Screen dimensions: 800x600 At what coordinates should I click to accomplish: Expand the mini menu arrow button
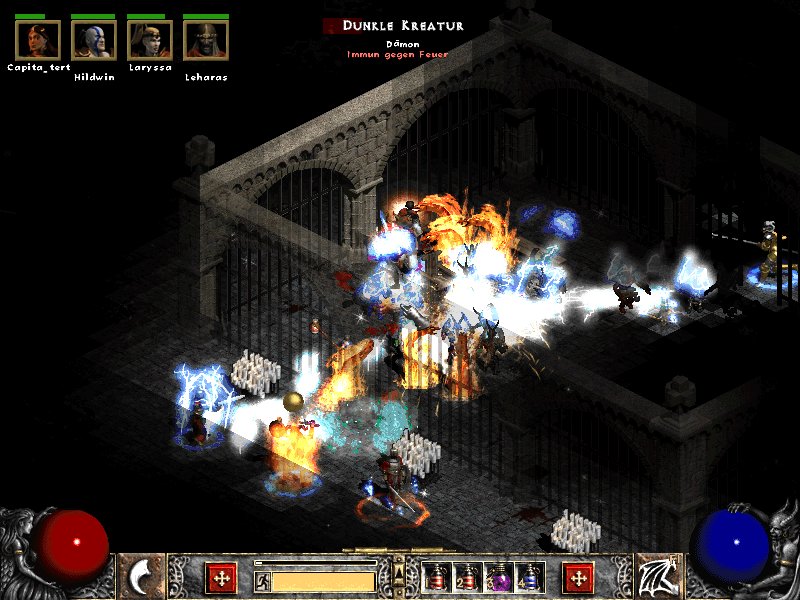pos(399,571)
